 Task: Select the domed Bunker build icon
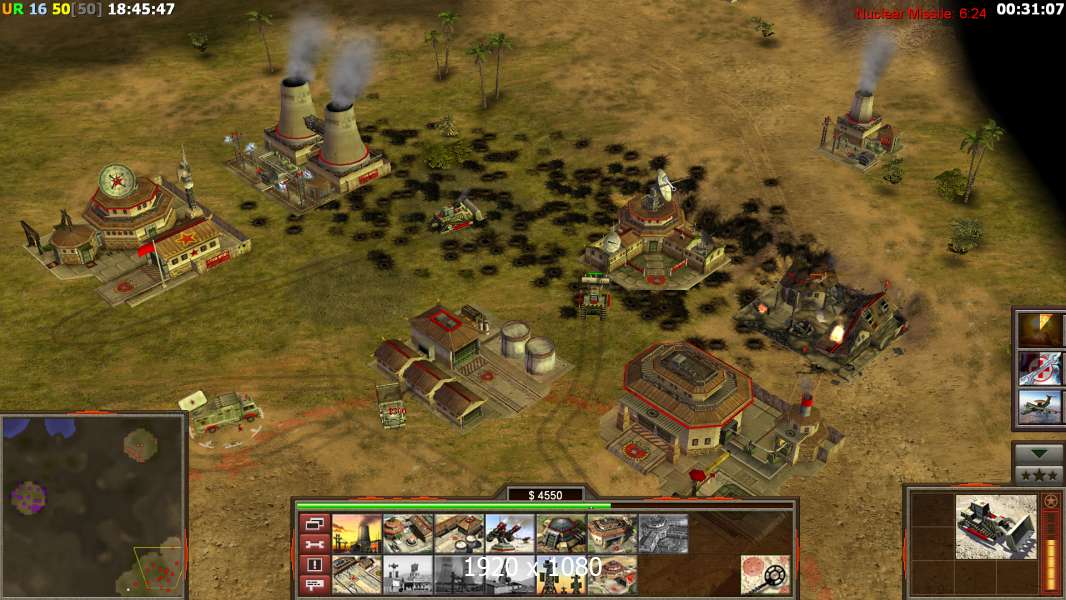pos(561,534)
